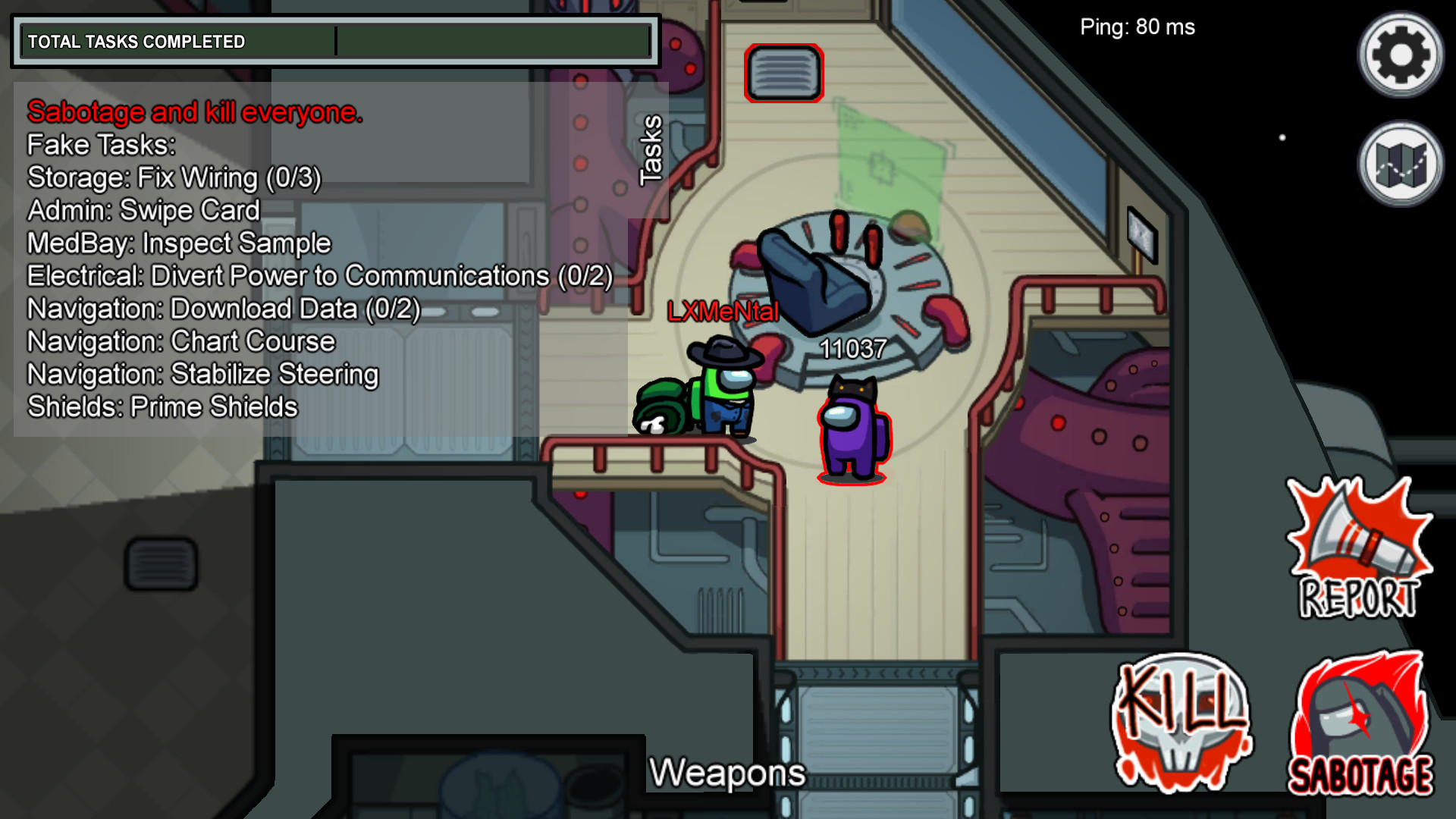Click the 'Shields: Prime Shields' task entry
The height and width of the screenshot is (819, 1456).
(162, 406)
